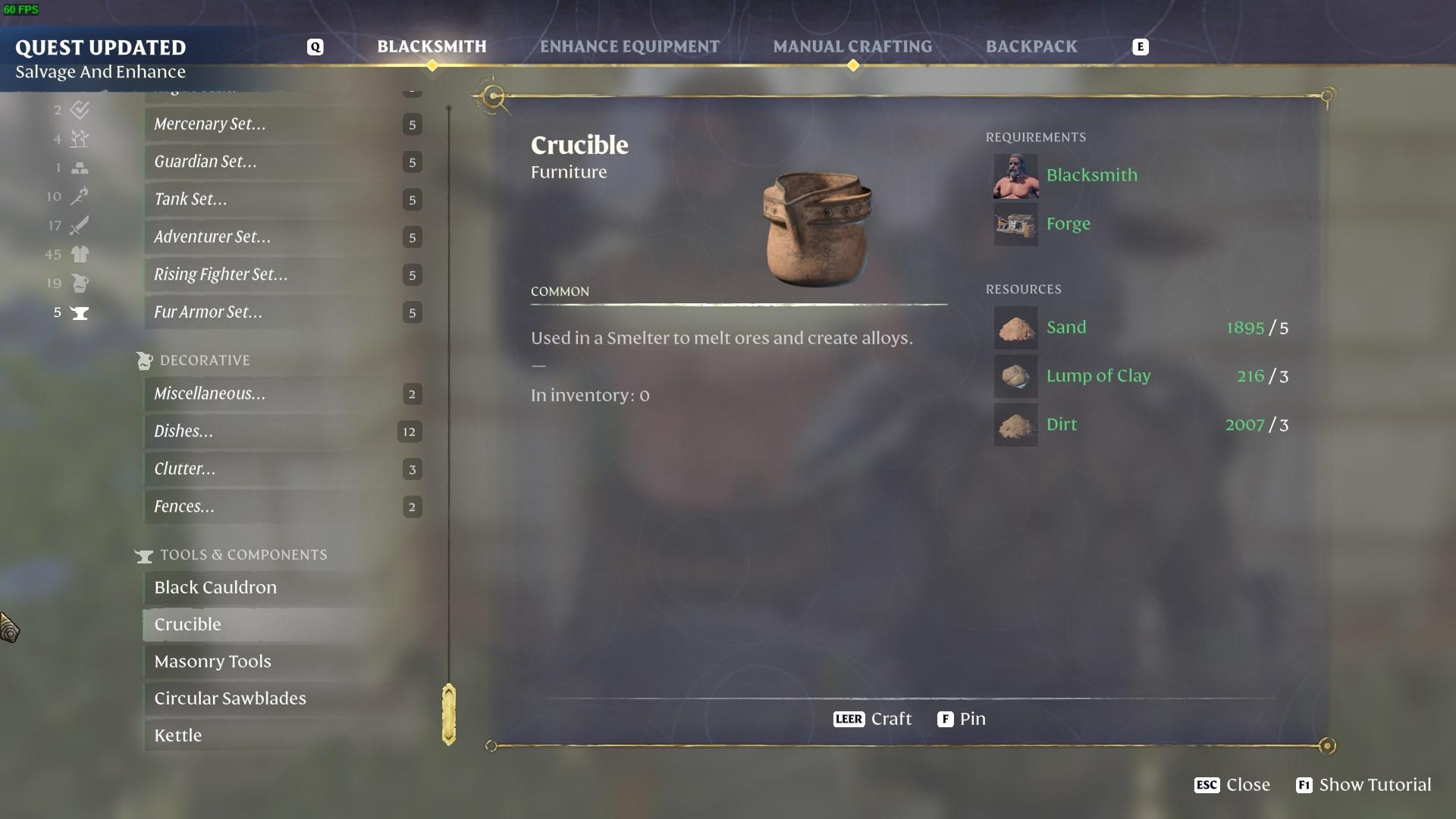Switch to the Enhance Equipment tab
Viewport: 1456px width, 819px height.
(x=629, y=47)
